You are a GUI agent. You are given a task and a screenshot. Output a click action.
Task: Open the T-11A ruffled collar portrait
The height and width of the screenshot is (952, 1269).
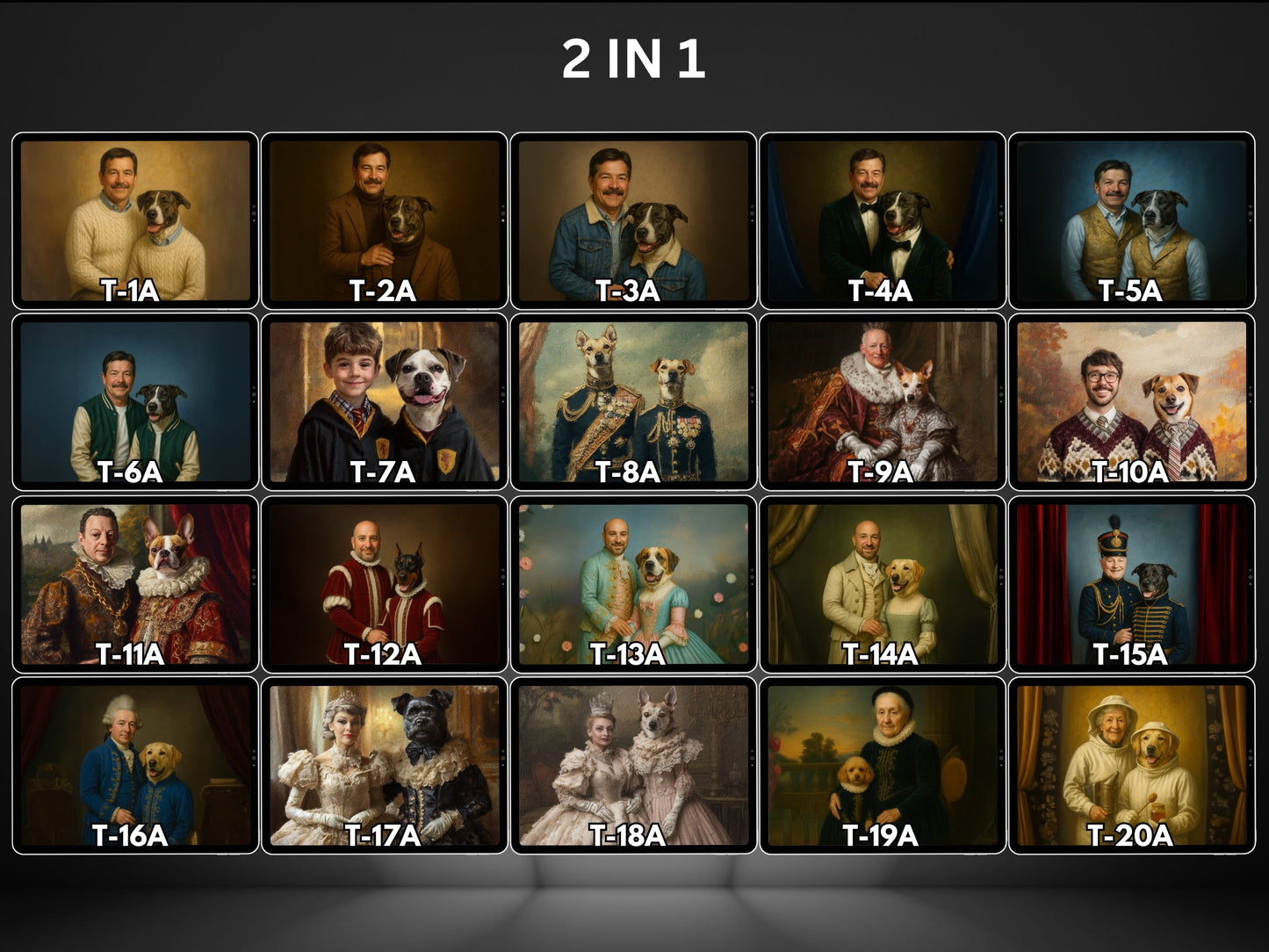[135, 584]
